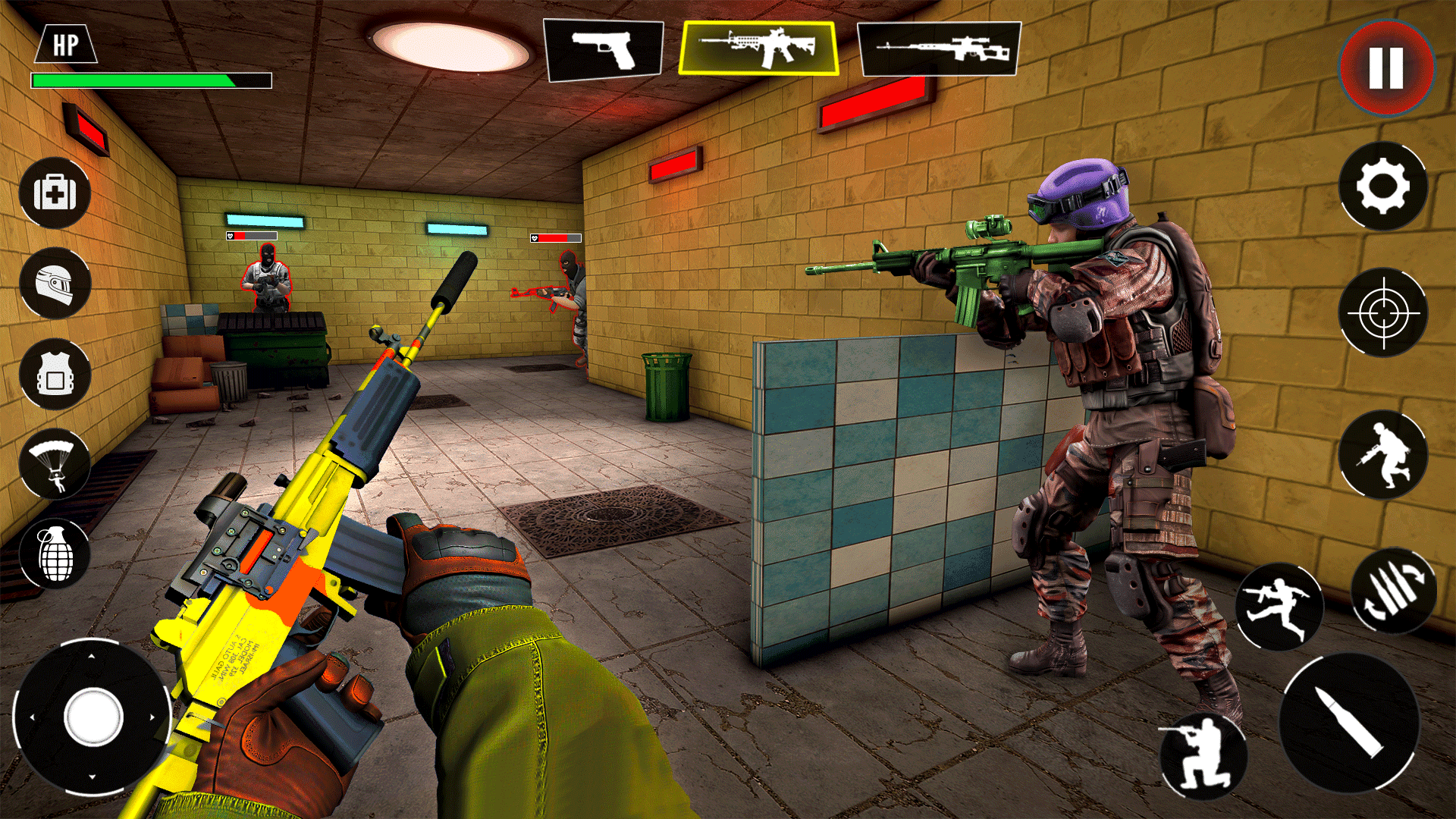Open the medkit item icon
Screen dimensions: 1456x819
click(55, 193)
